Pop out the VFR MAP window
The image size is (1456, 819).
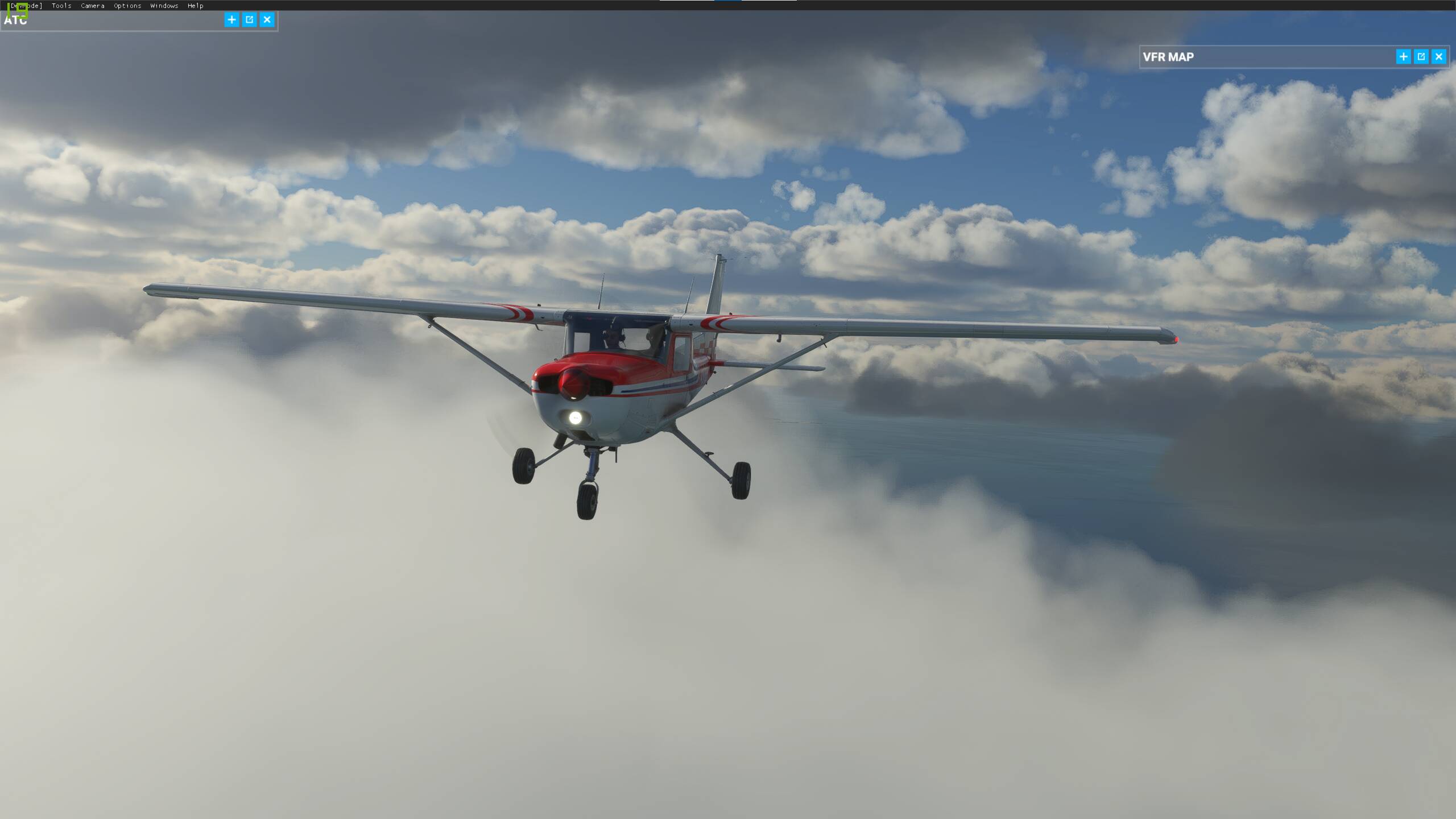click(1421, 57)
